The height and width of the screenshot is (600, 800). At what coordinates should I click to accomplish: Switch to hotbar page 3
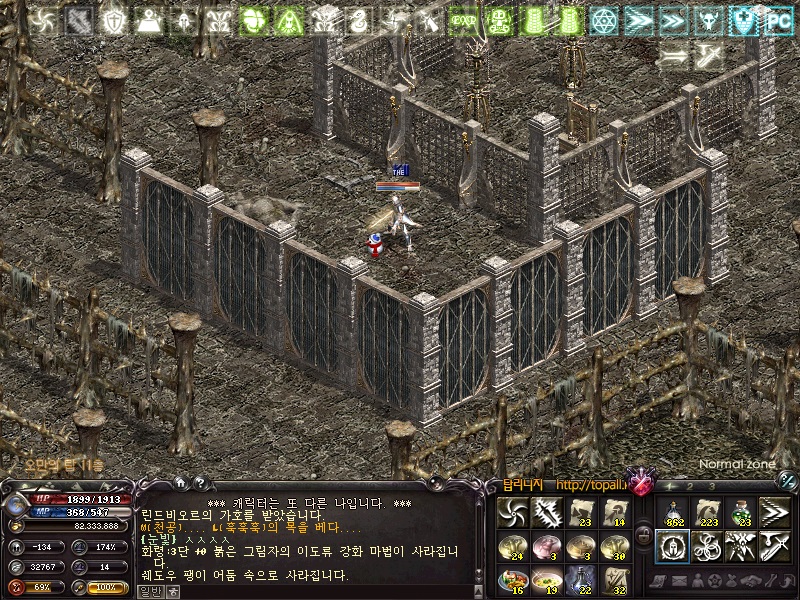click(711, 486)
